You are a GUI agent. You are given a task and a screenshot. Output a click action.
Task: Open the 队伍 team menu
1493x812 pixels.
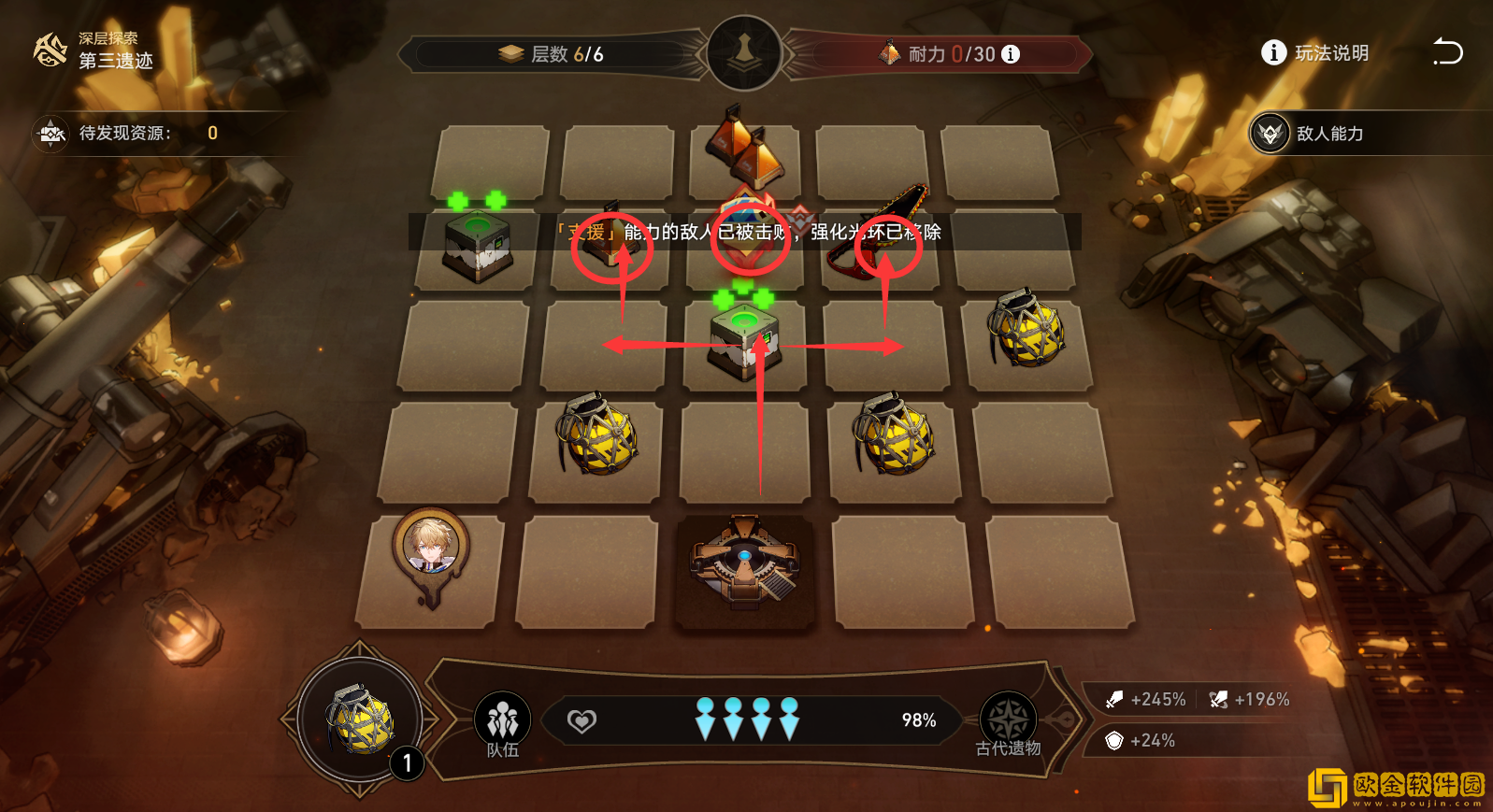point(503,723)
